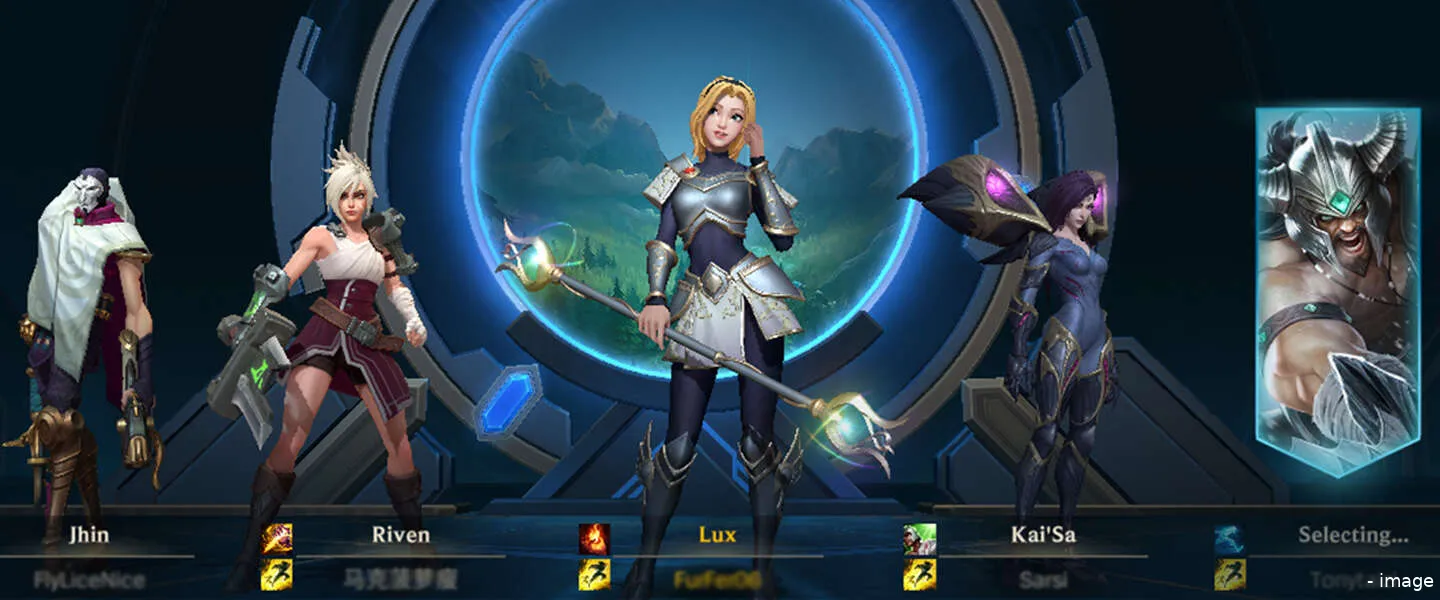The image size is (1440, 600).
Task: Select the Riven player slot
Action: click(400, 535)
